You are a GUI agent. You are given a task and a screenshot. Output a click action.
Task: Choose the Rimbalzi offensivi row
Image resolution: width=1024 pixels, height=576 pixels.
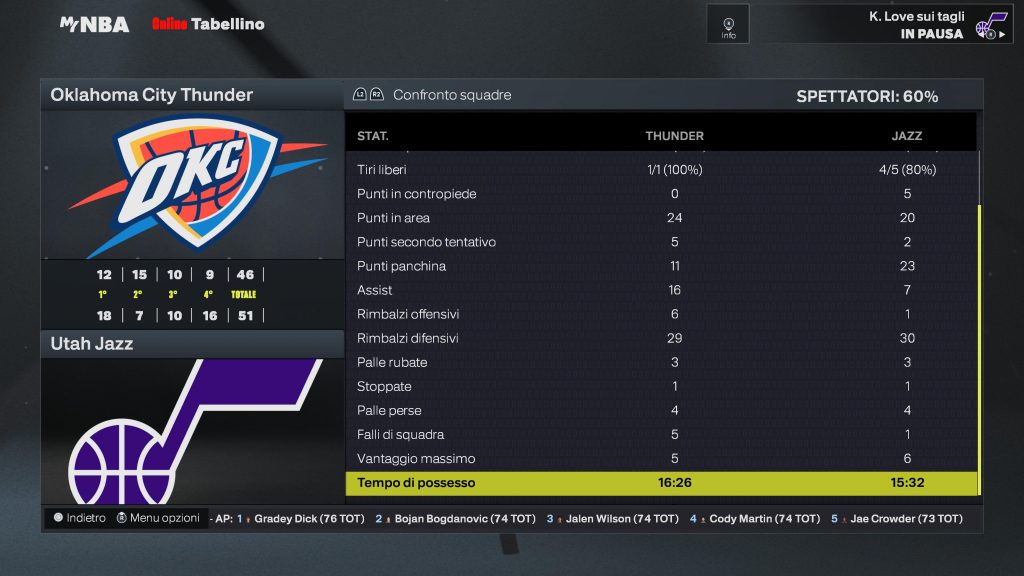(x=660, y=314)
